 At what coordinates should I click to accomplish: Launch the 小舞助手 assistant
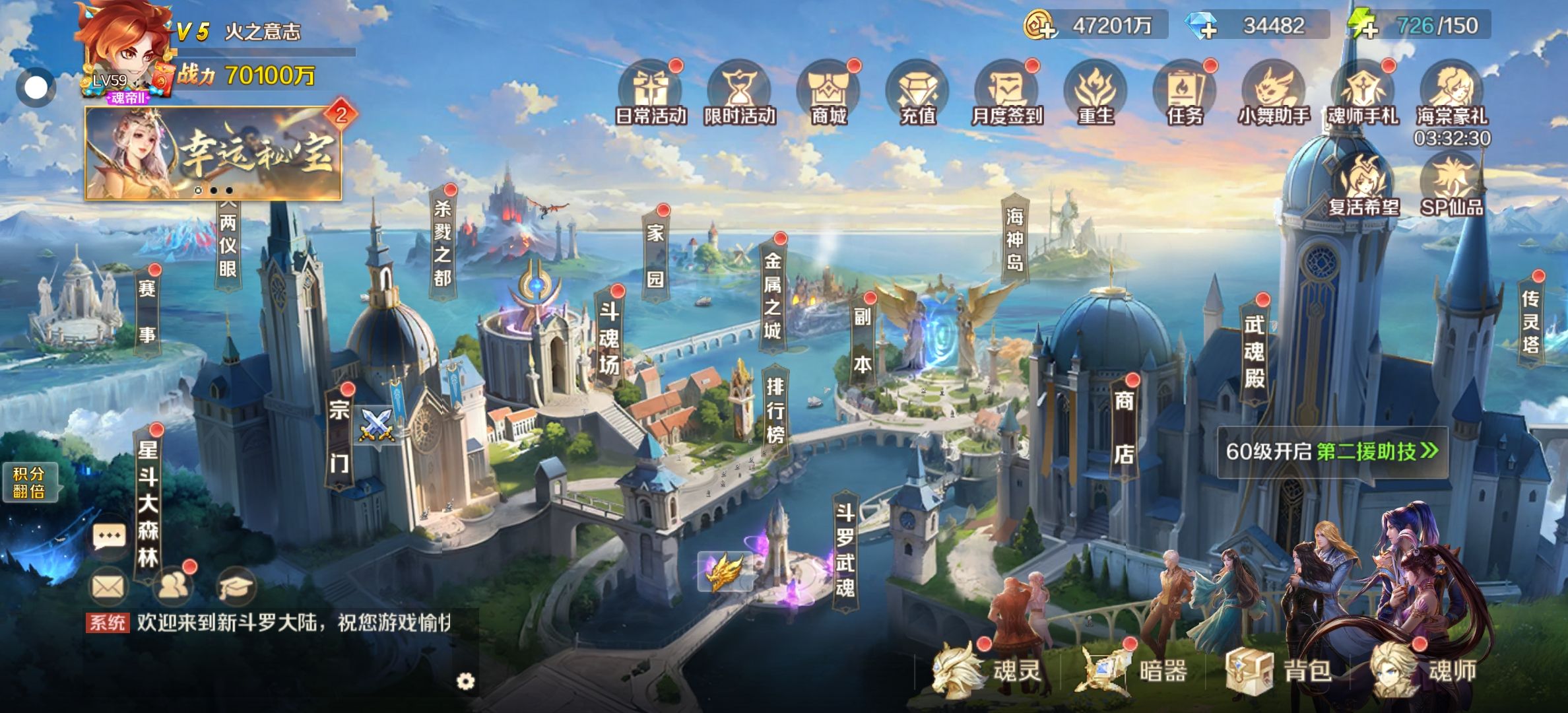(x=1274, y=93)
